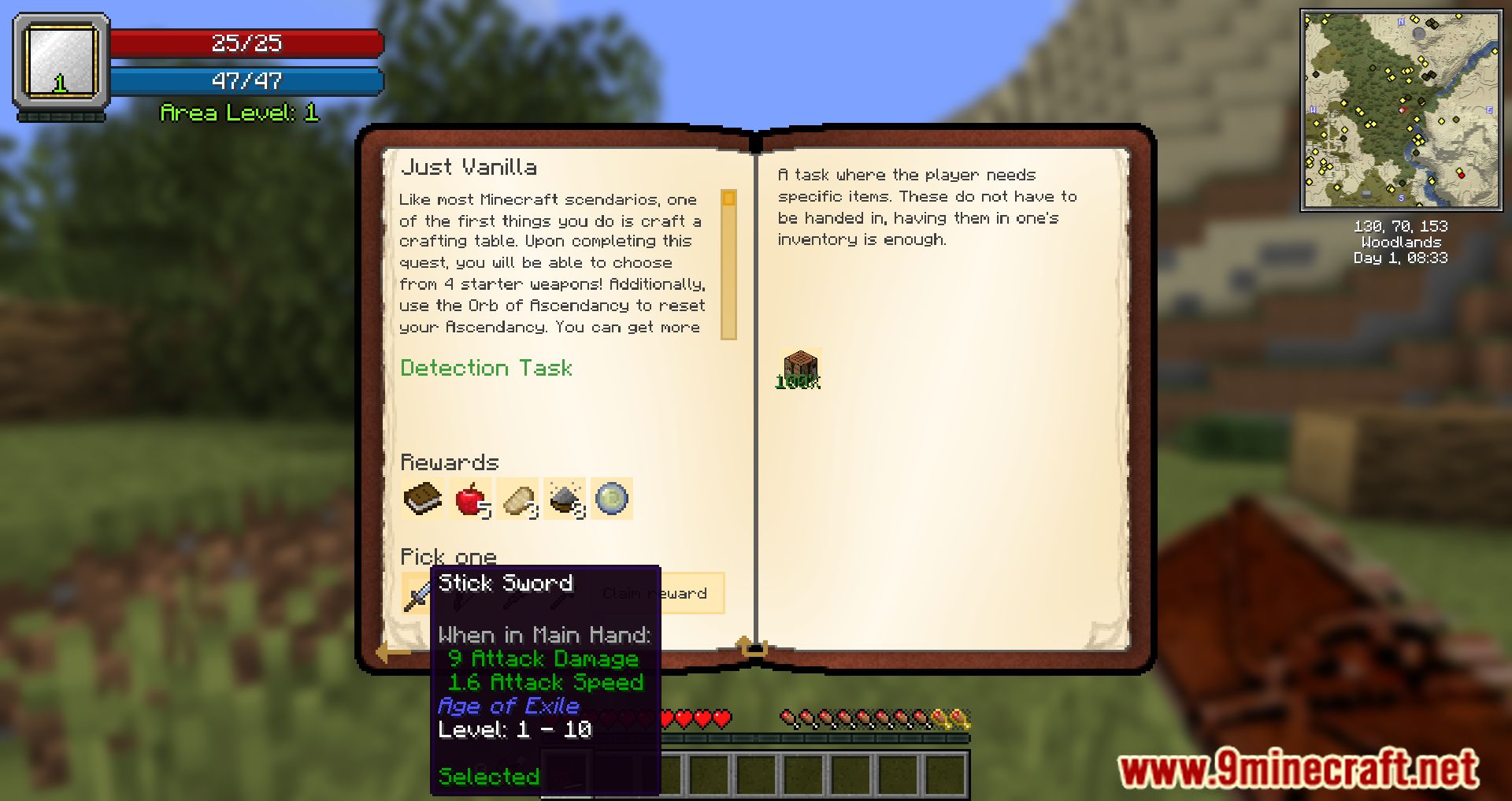This screenshot has height=801, width=1512.
Task: Select the gunpowder x8 reward
Action: (x=566, y=498)
